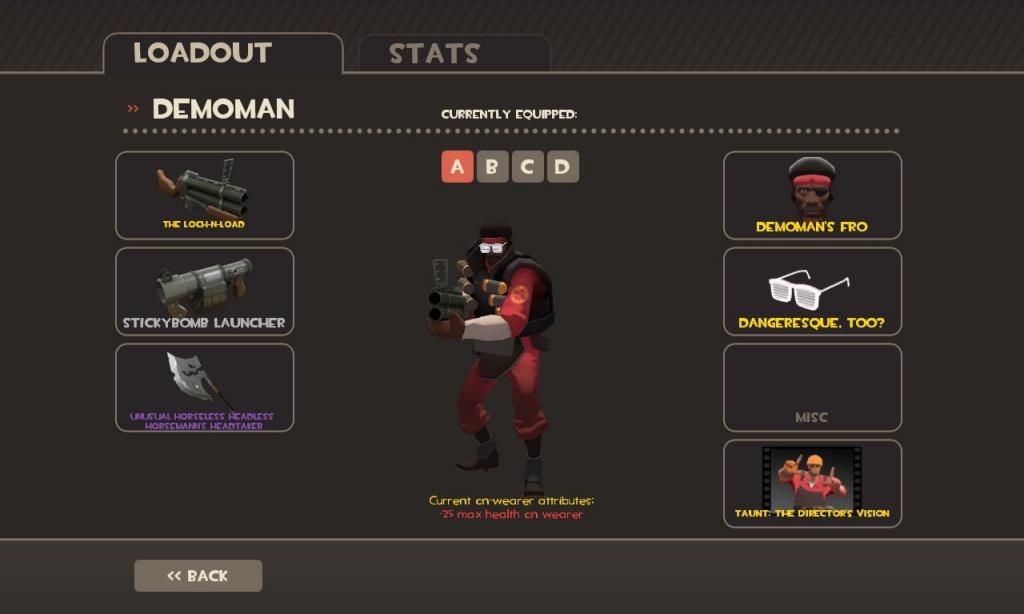Open the empty Misc slot
This screenshot has width=1024, height=614.
pyautogui.click(x=812, y=387)
